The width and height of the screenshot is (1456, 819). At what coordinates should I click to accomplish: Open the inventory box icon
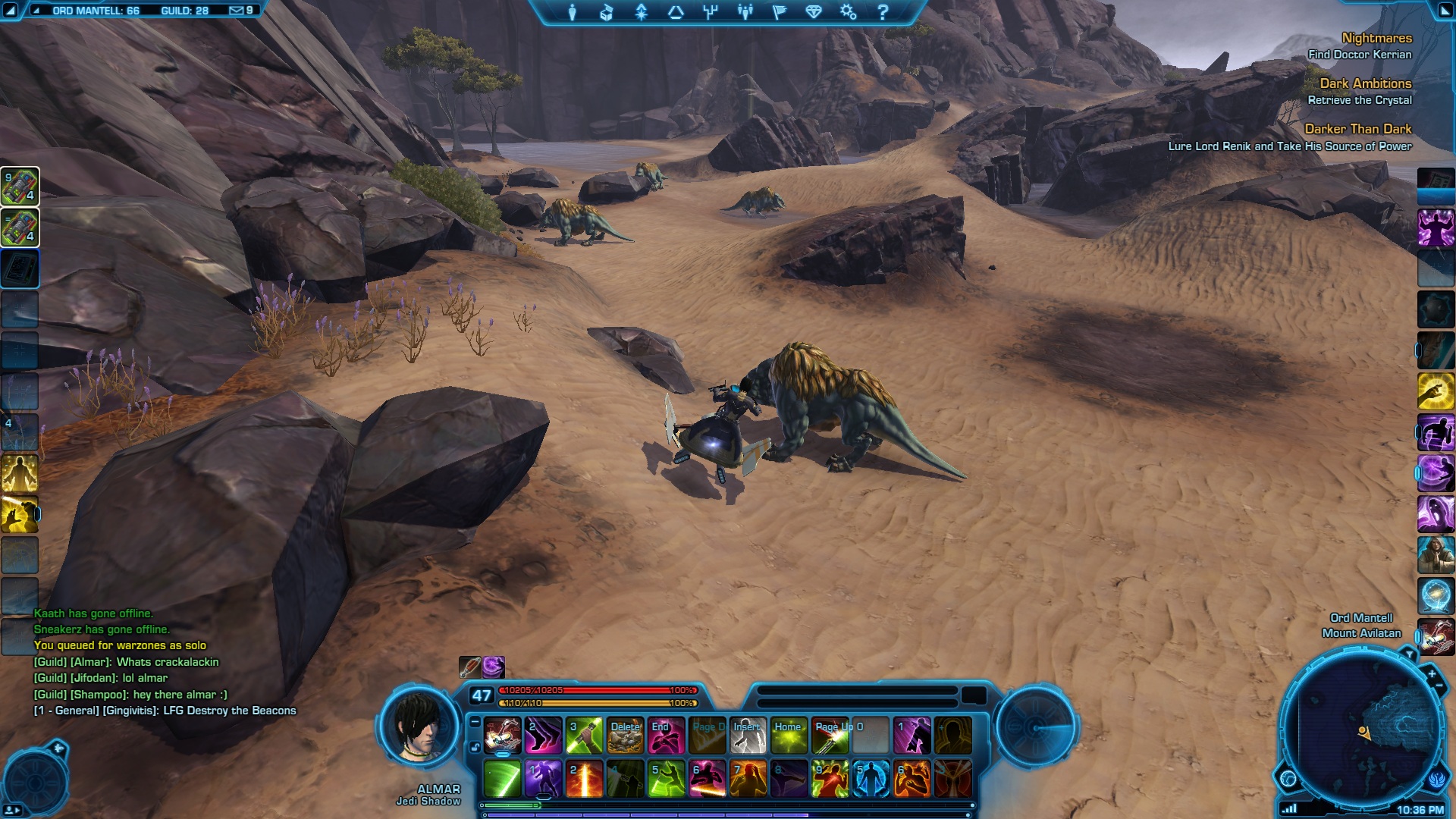[x=606, y=12]
